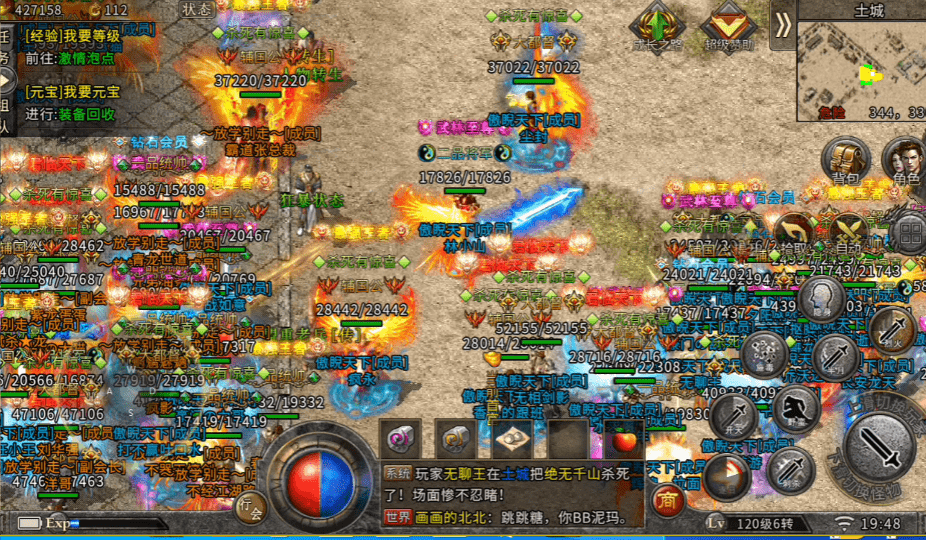
Task: Select the 我要元宝 装备回收 quest entry
Action: click(72, 103)
